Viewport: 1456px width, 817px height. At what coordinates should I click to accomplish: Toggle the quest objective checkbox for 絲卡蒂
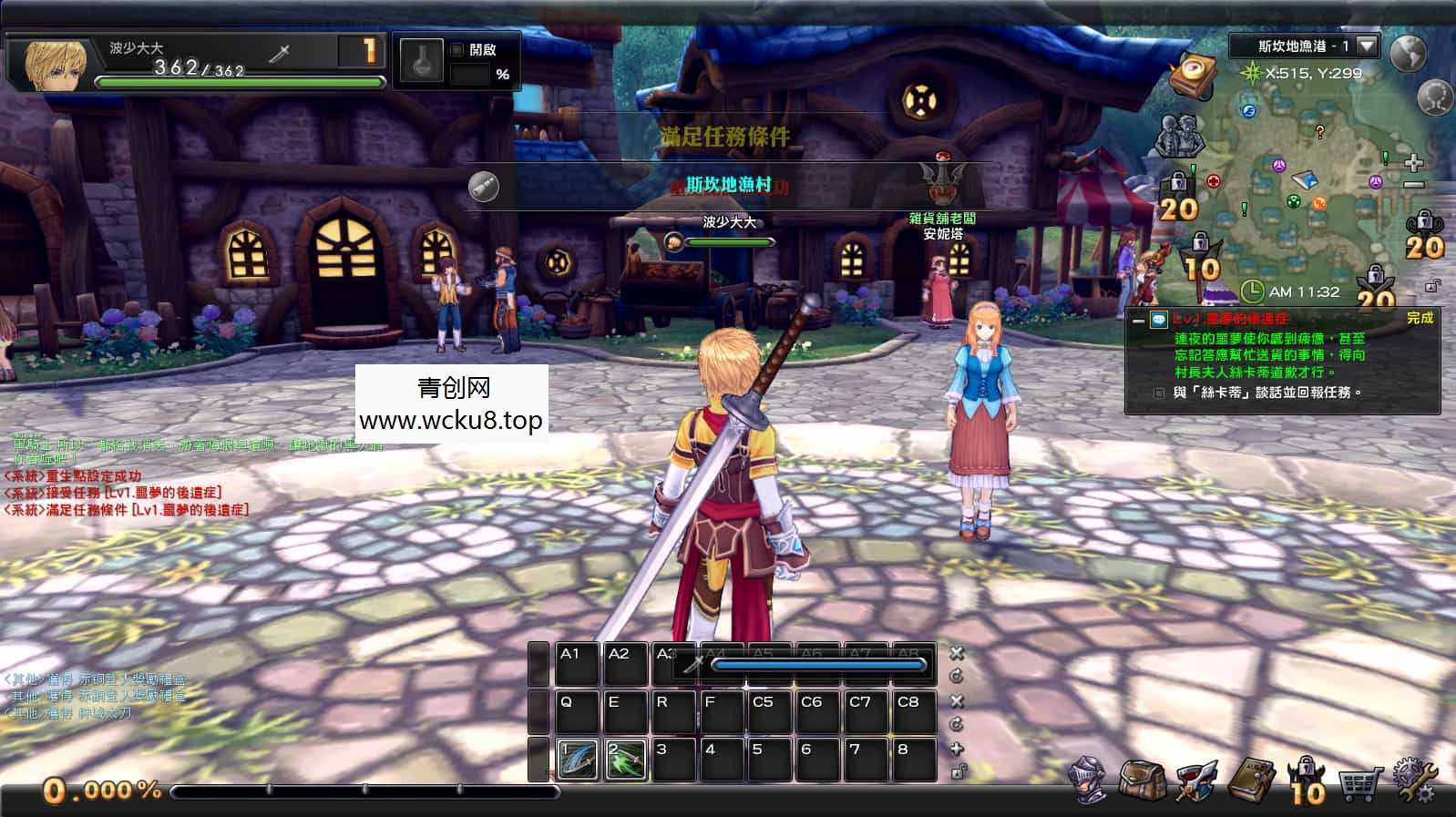[x=1160, y=392]
